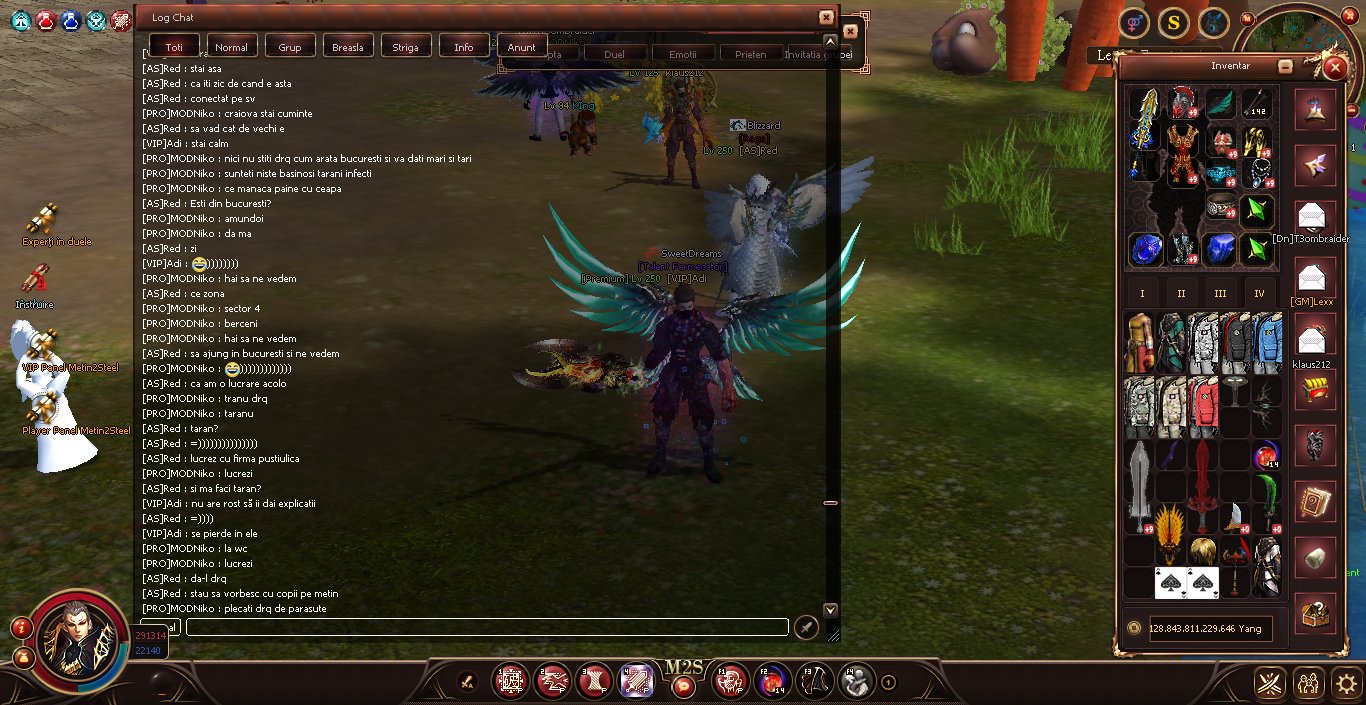Switch to inventory page II
This screenshot has width=1366, height=705.
(x=1181, y=294)
